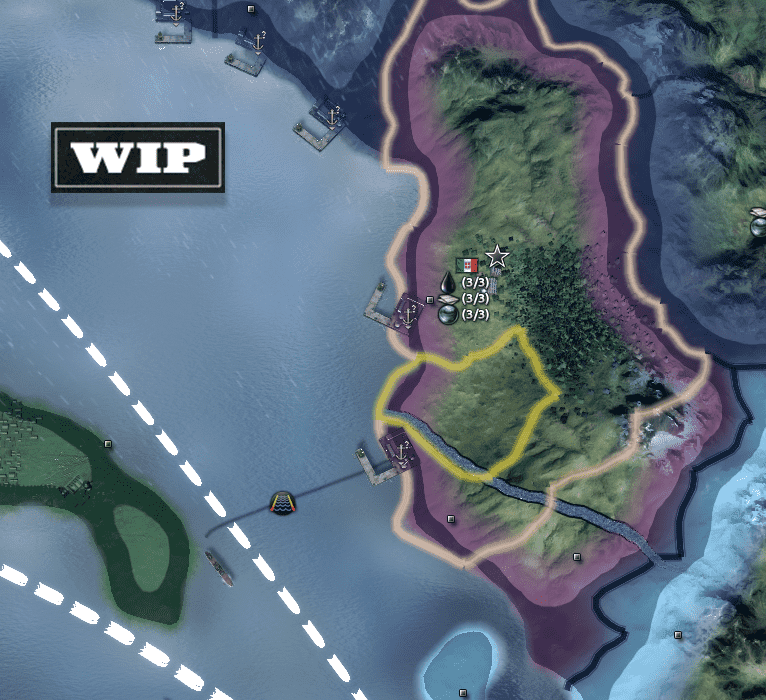
Task: Select the green-white-red country flag marker
Action: [x=467, y=266]
